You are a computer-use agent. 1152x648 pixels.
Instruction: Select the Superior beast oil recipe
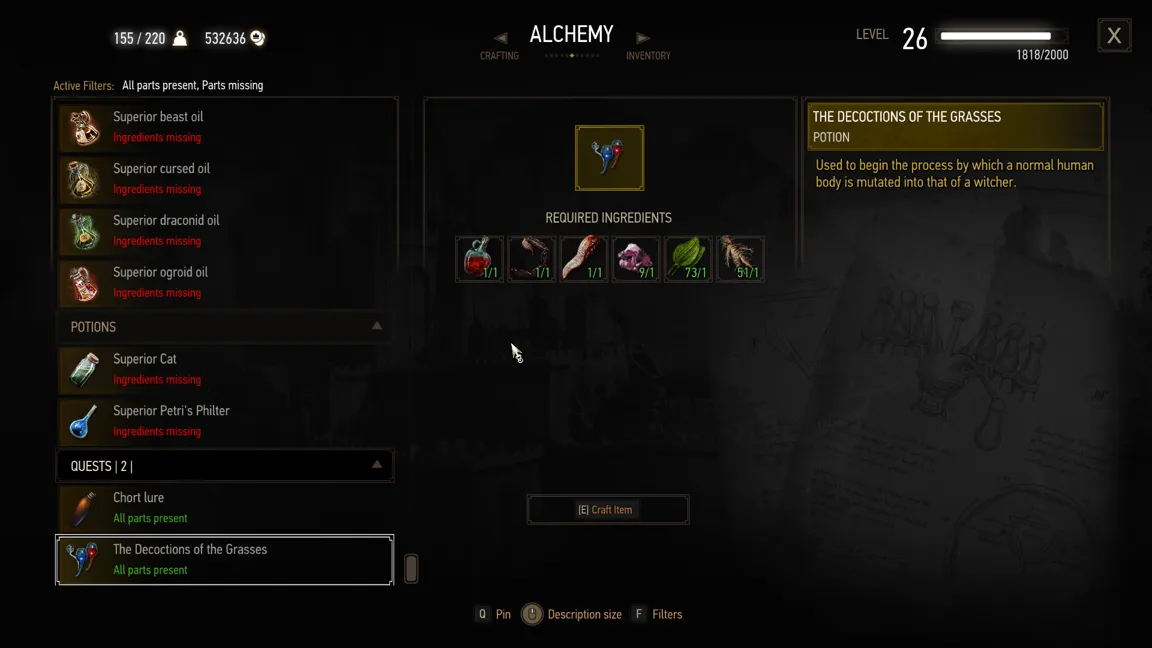225,127
